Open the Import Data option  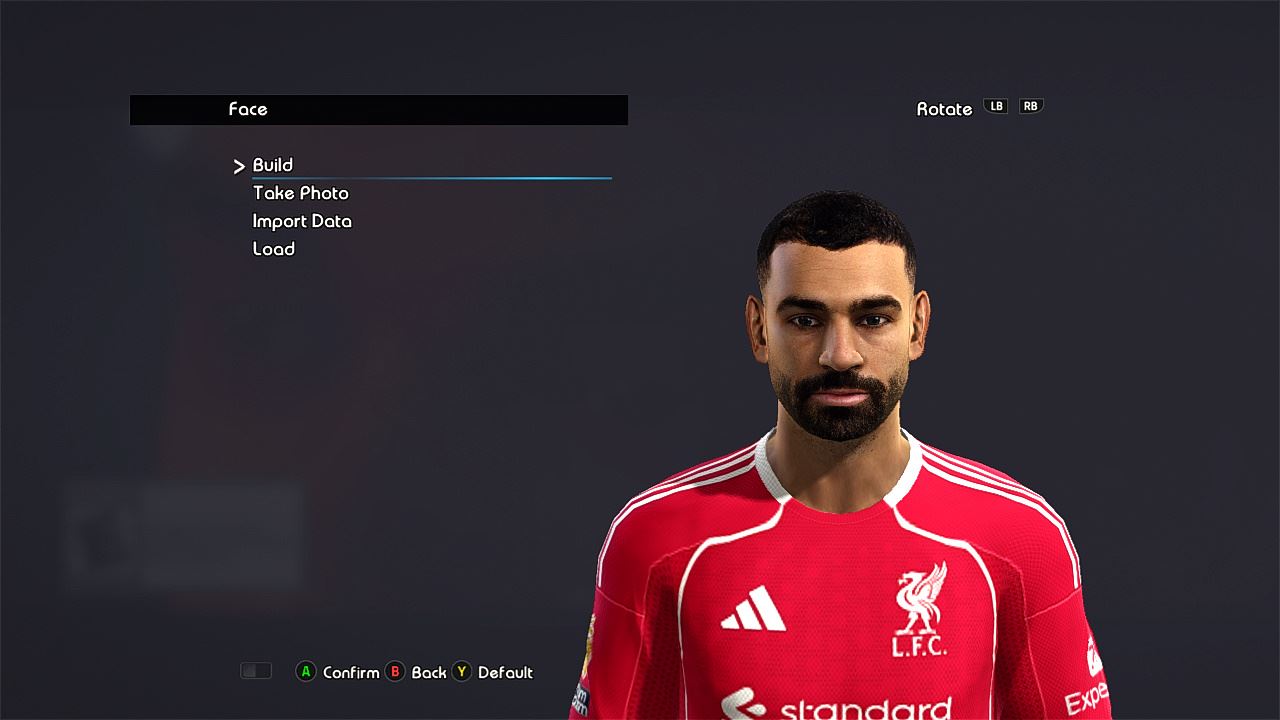(302, 221)
